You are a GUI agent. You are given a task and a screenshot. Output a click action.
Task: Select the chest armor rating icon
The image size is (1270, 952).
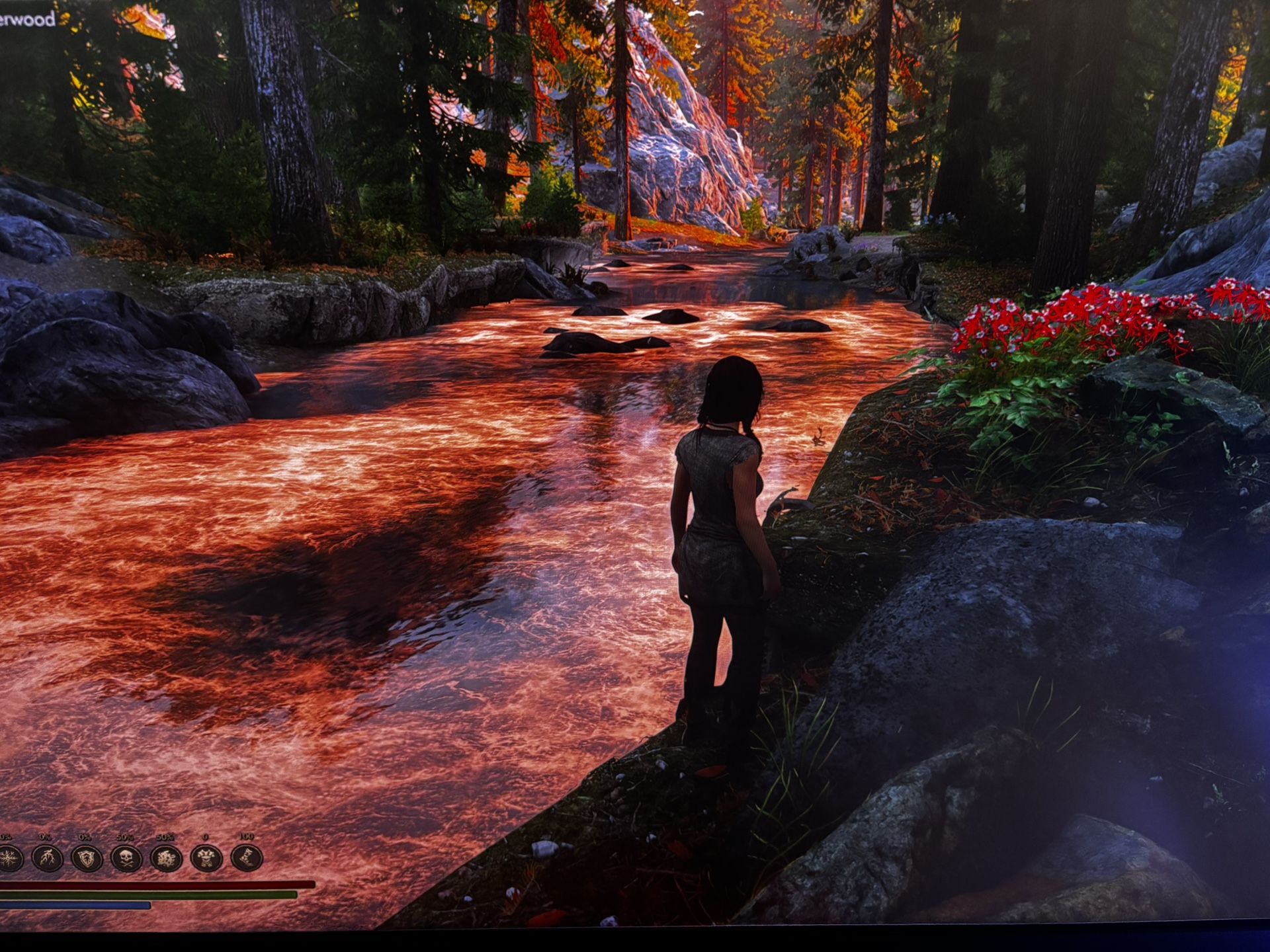[206, 859]
